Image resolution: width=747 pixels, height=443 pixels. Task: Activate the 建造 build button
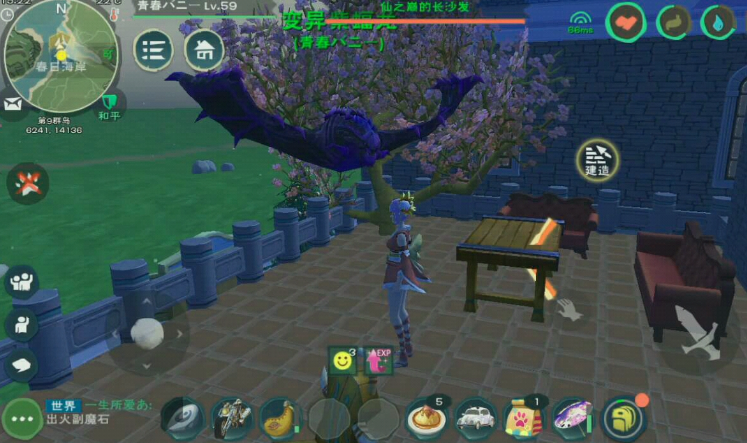tap(597, 159)
